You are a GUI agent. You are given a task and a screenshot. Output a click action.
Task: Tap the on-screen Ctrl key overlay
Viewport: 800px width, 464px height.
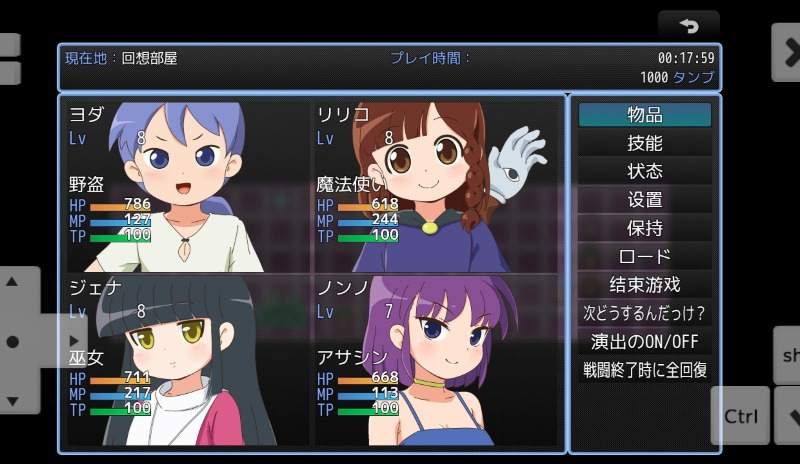click(x=741, y=416)
